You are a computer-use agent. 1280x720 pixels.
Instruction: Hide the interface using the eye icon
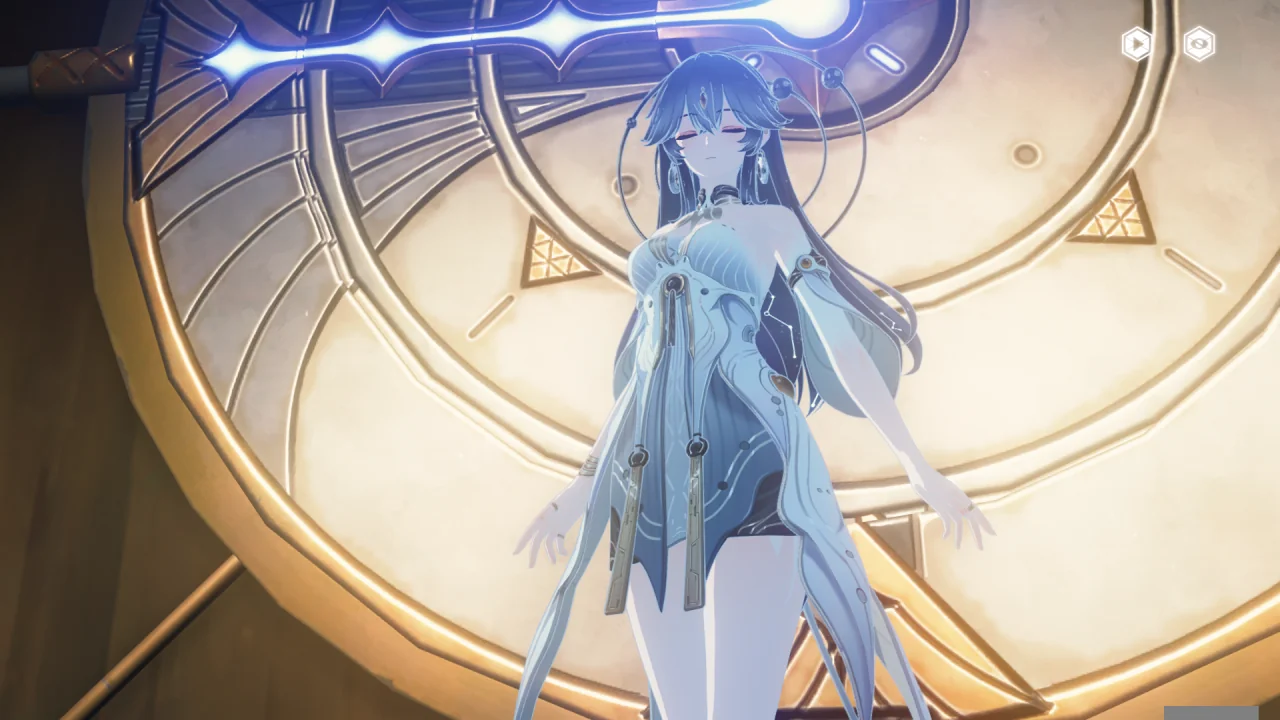1199,44
